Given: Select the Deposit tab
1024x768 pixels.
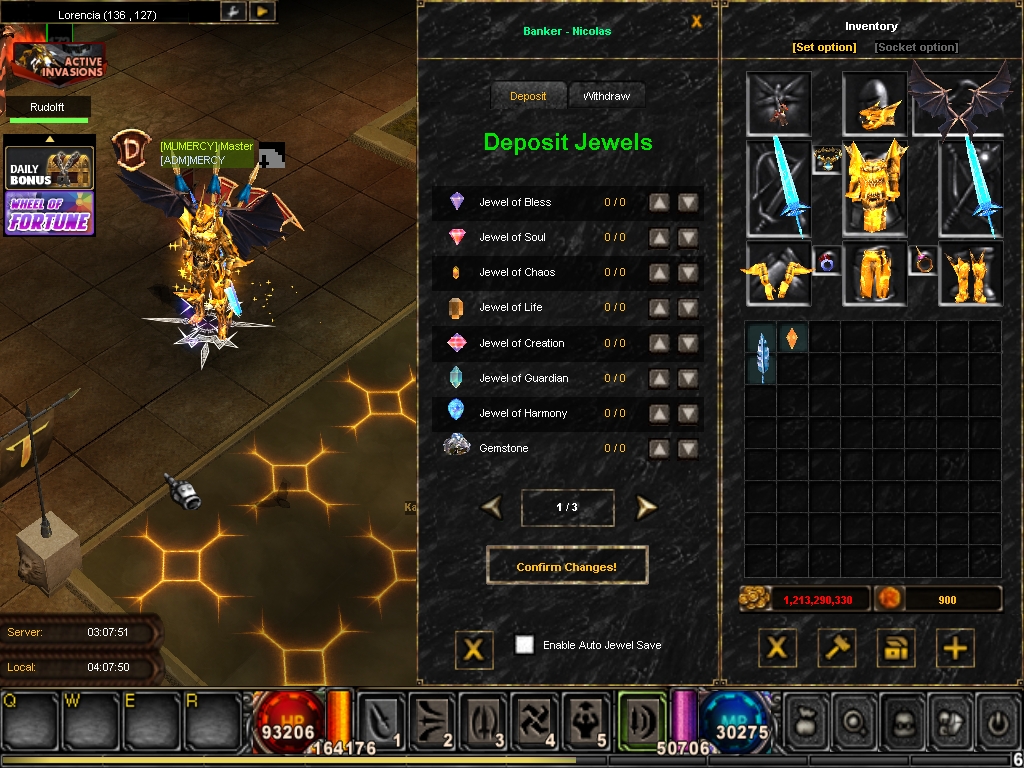Looking at the screenshot, I should tap(528, 96).
